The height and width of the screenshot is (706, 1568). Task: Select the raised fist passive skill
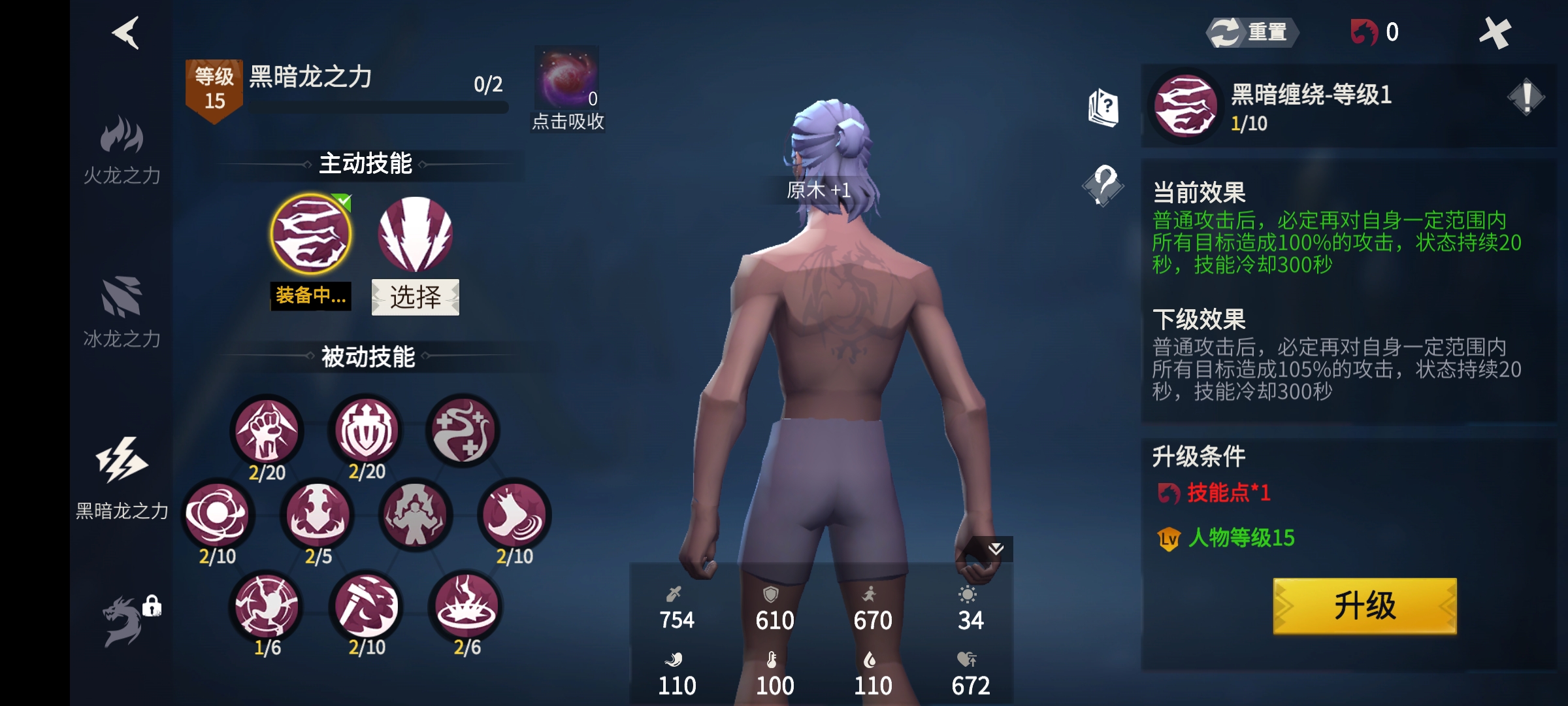[x=267, y=431]
